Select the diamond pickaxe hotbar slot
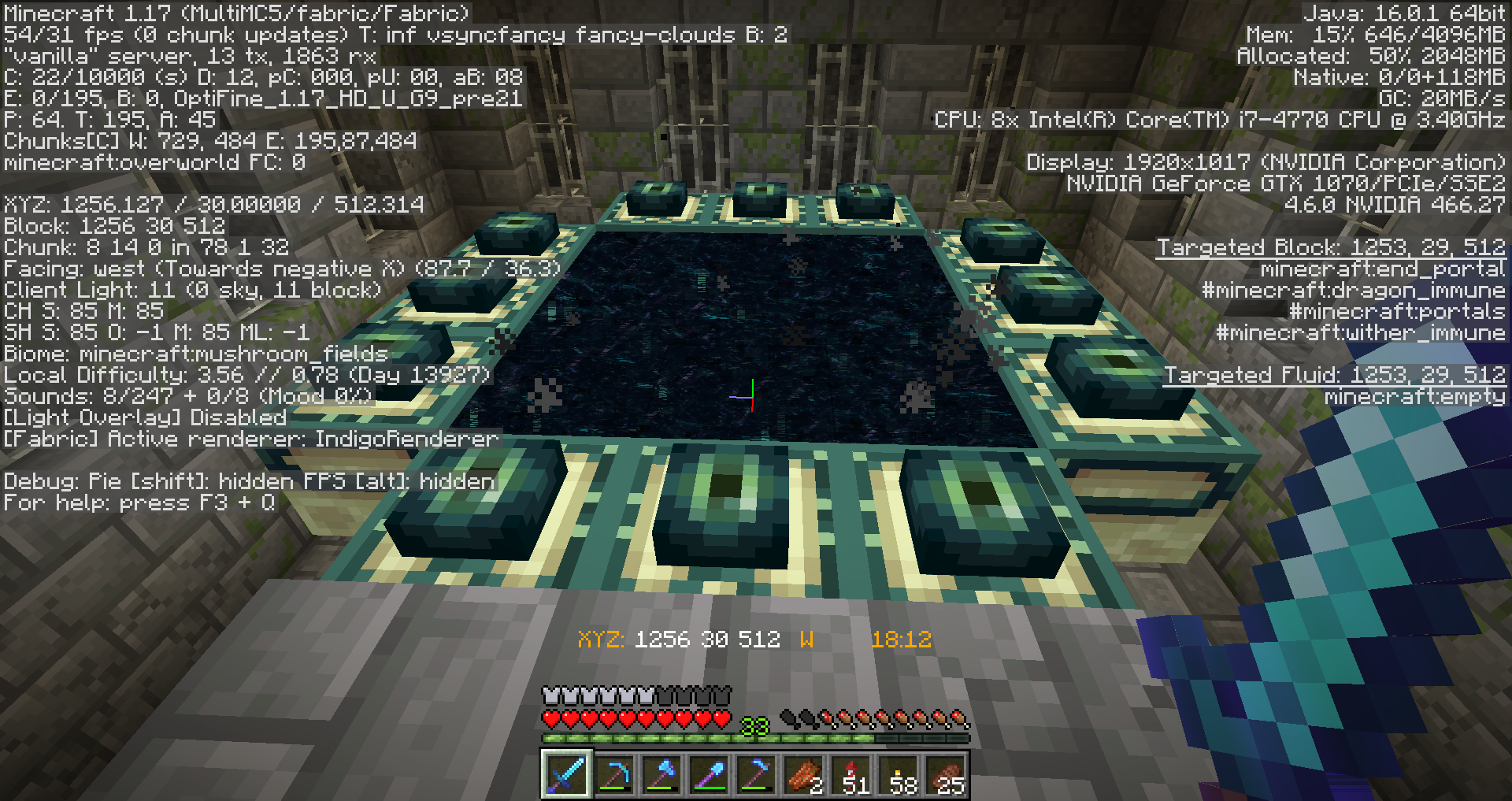Viewport: 1512px width, 801px height. 613,774
